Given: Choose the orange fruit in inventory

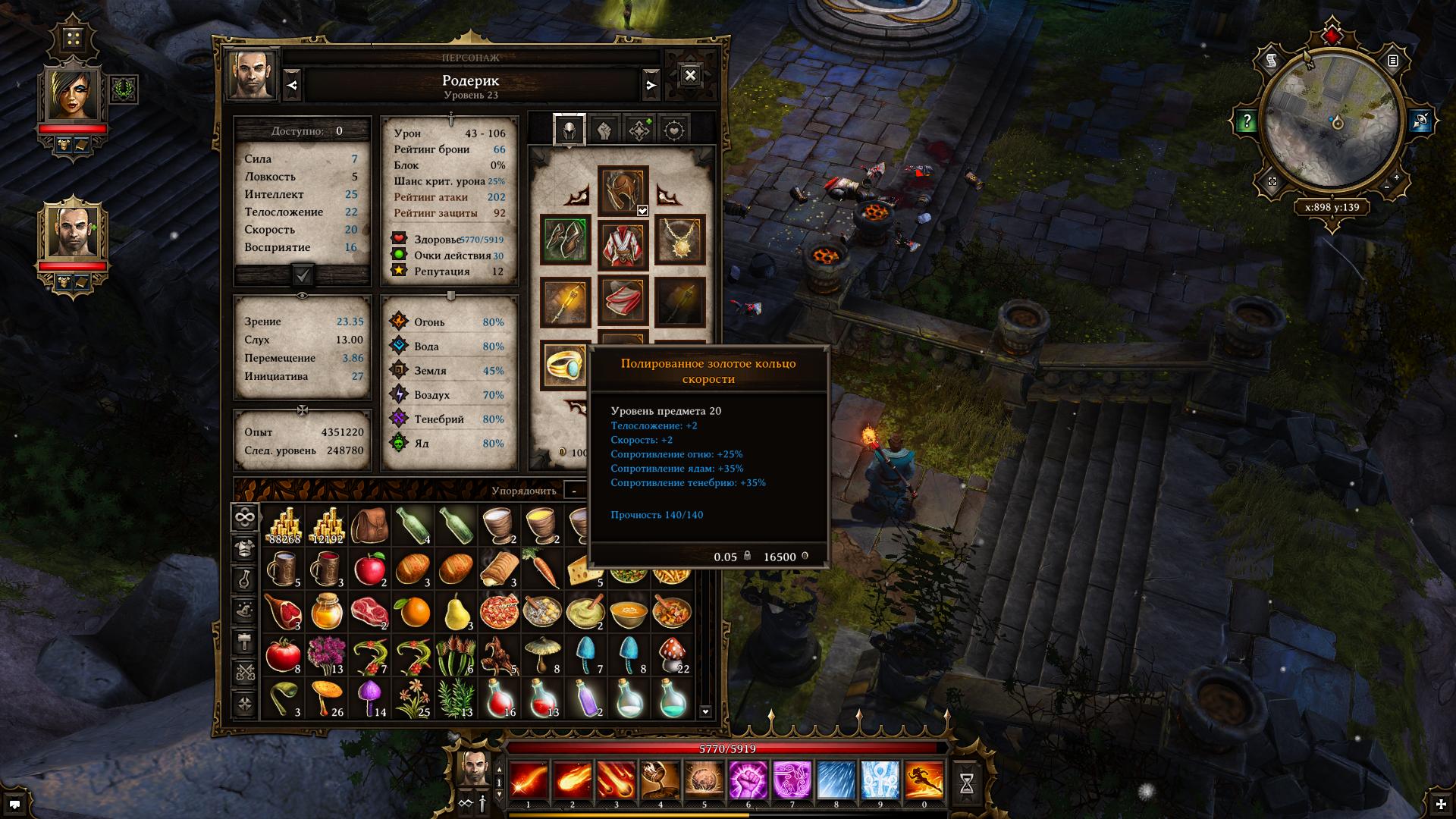Looking at the screenshot, I should coord(414,612).
